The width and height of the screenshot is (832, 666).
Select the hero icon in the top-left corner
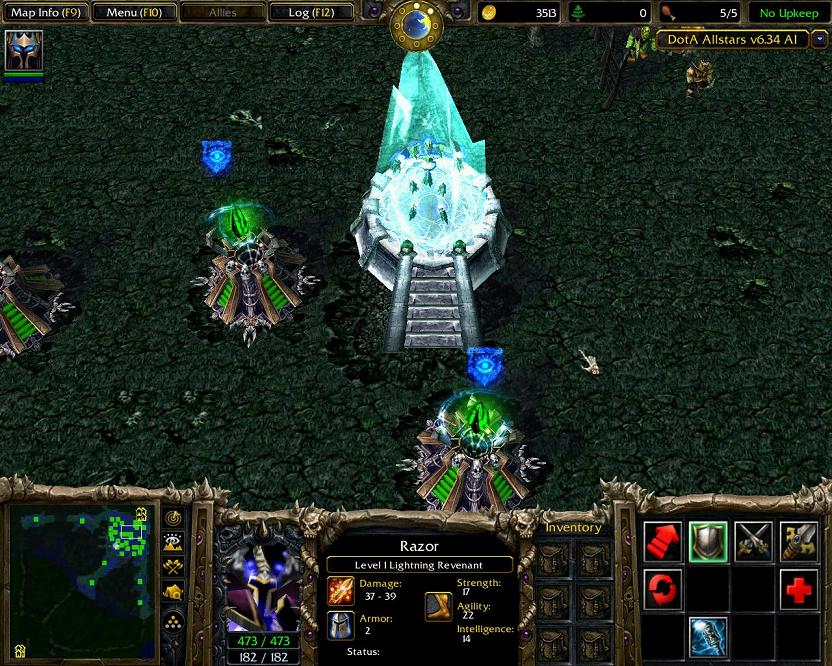coord(23,50)
